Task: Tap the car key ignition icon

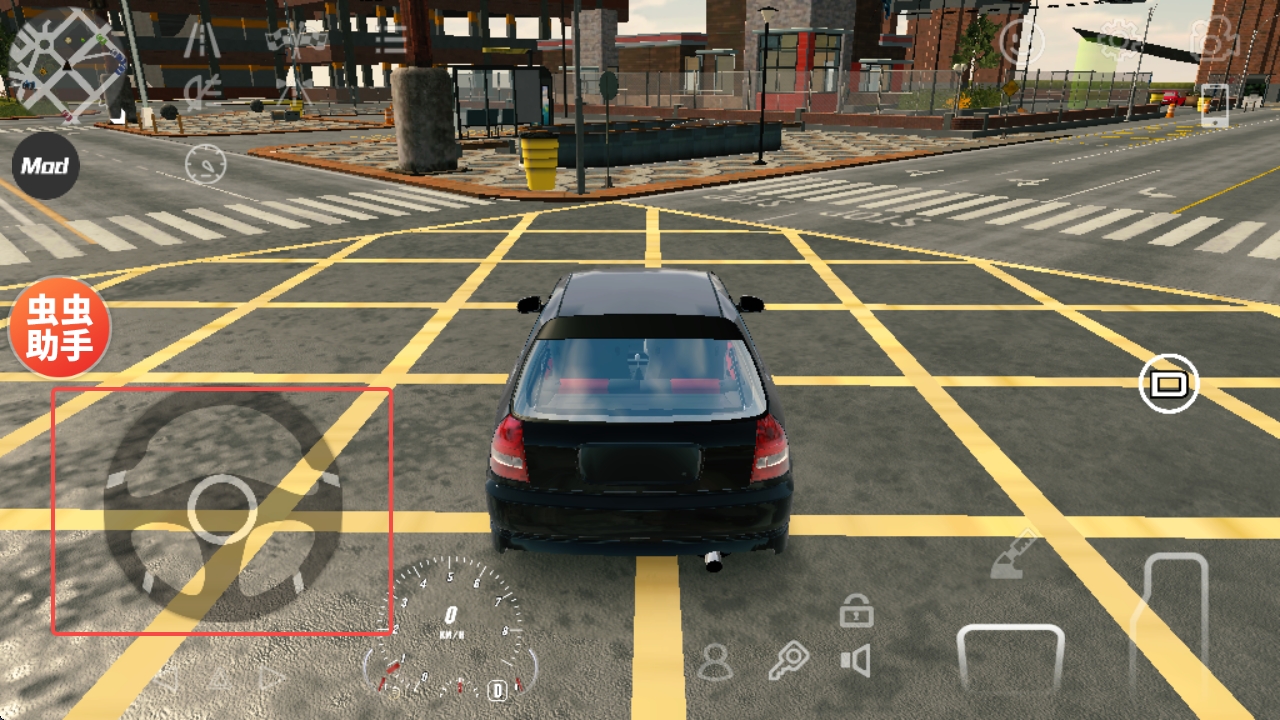Action: pos(789,661)
